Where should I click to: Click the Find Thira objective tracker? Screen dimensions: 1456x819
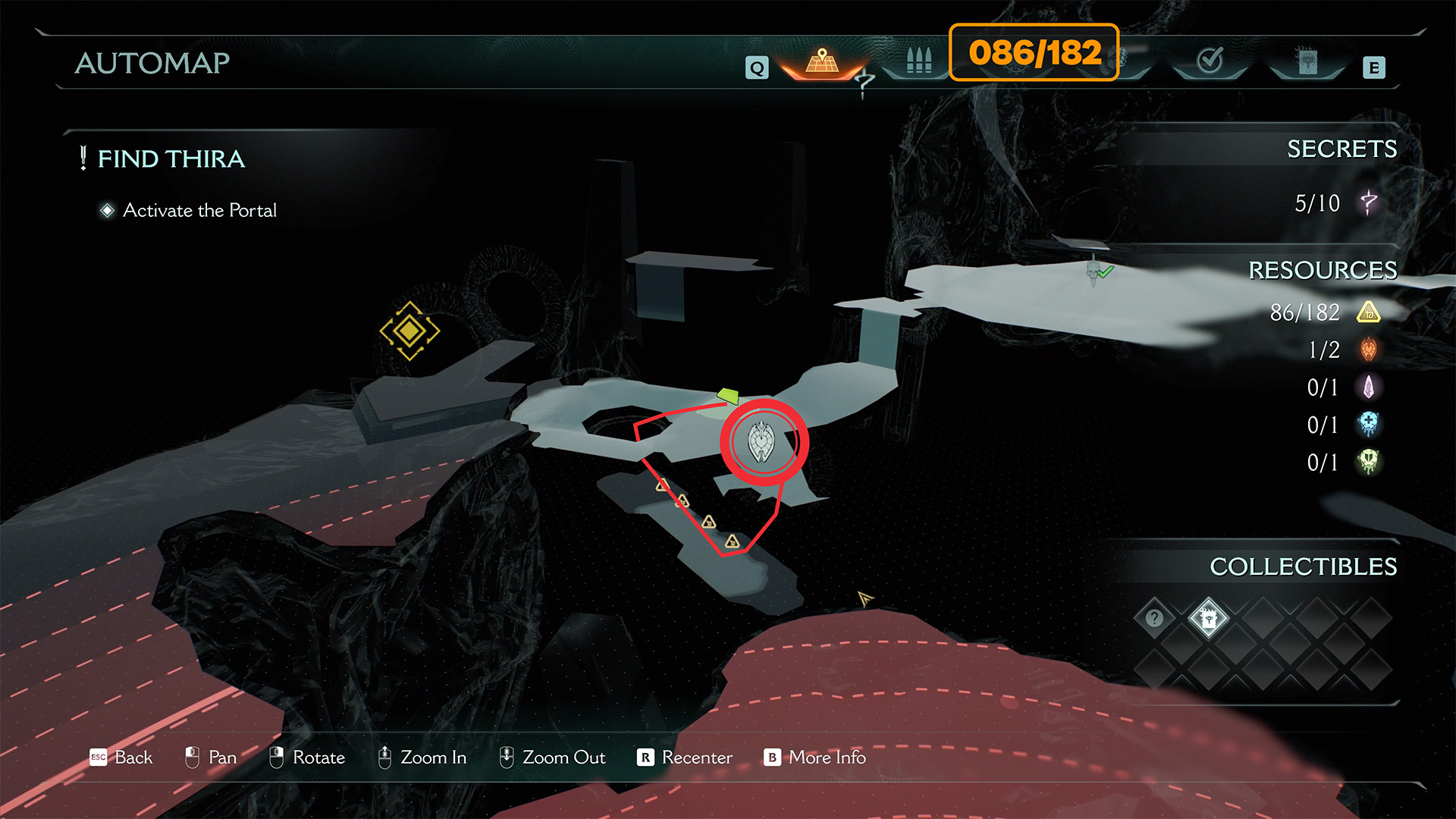(171, 159)
